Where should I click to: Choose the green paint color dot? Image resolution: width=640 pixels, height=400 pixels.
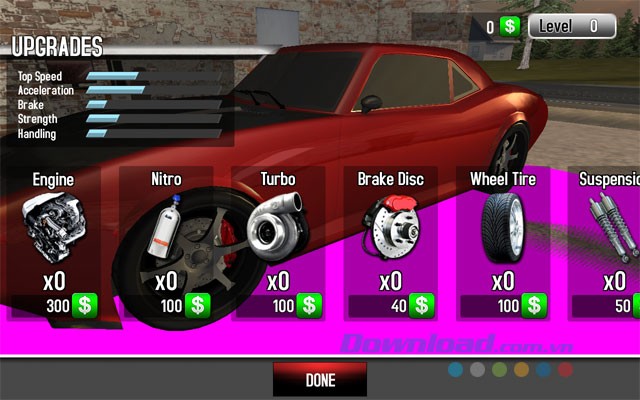click(x=499, y=369)
